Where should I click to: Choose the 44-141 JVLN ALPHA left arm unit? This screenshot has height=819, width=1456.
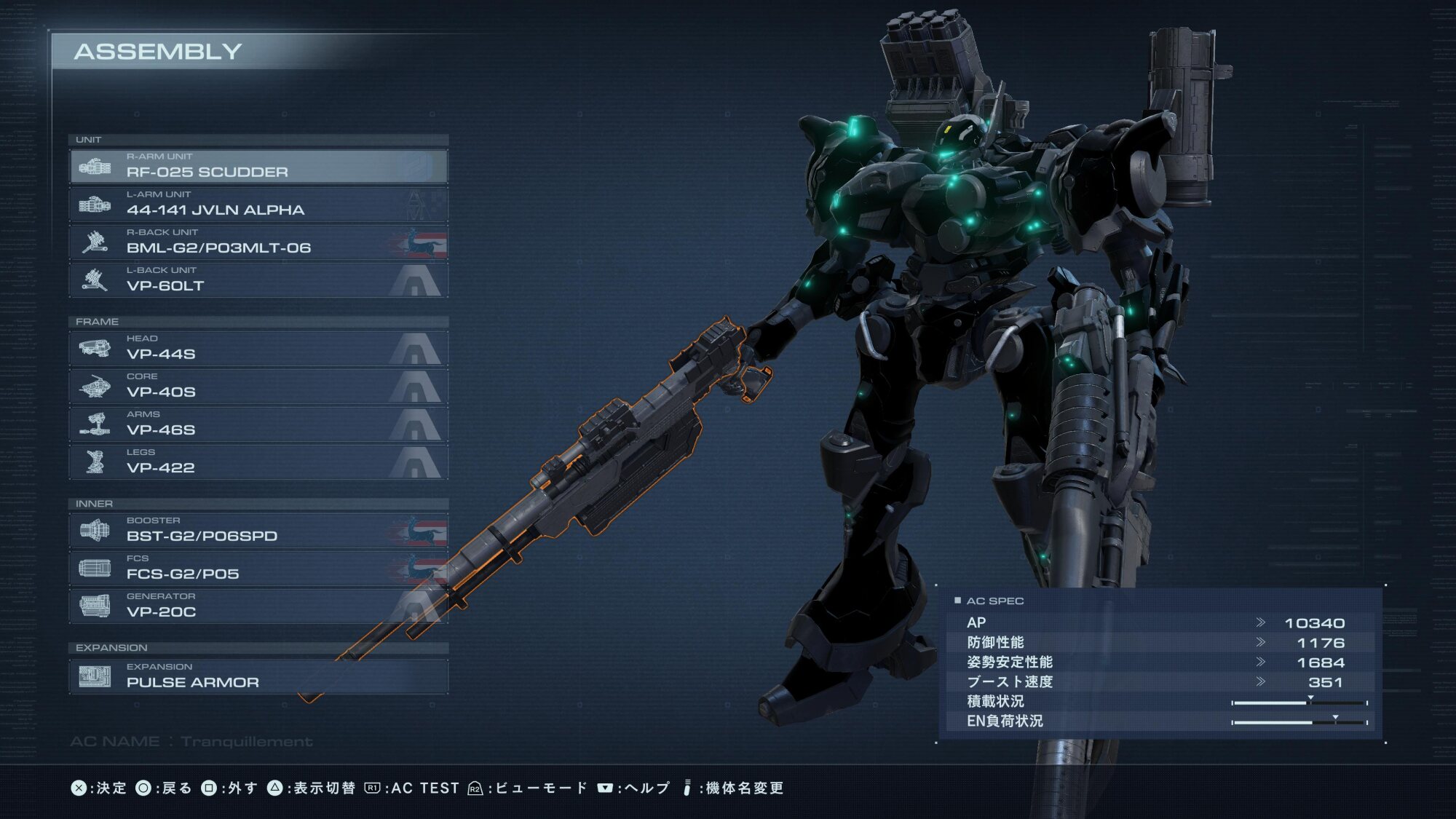point(258,205)
